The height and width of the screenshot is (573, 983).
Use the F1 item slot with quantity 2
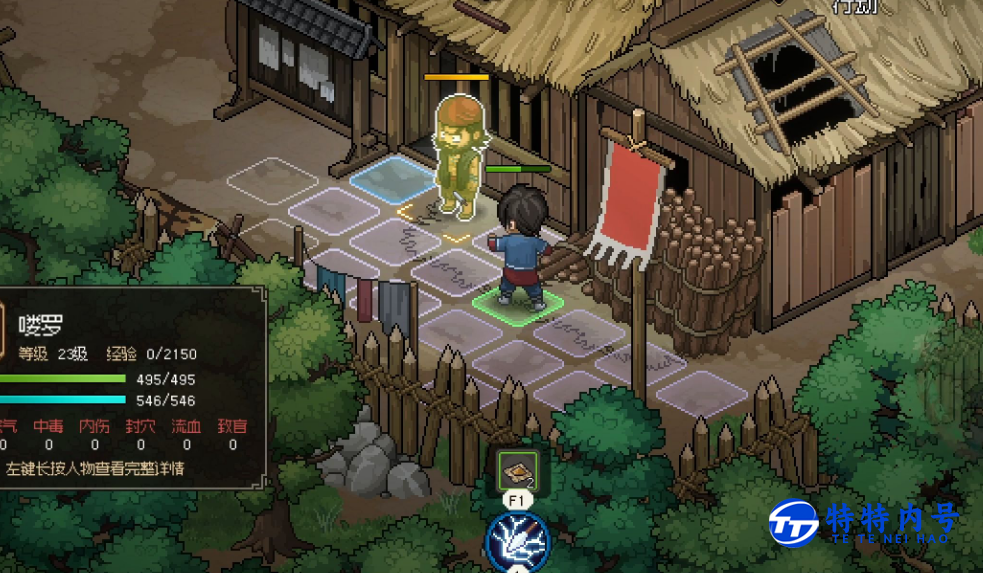(518, 469)
